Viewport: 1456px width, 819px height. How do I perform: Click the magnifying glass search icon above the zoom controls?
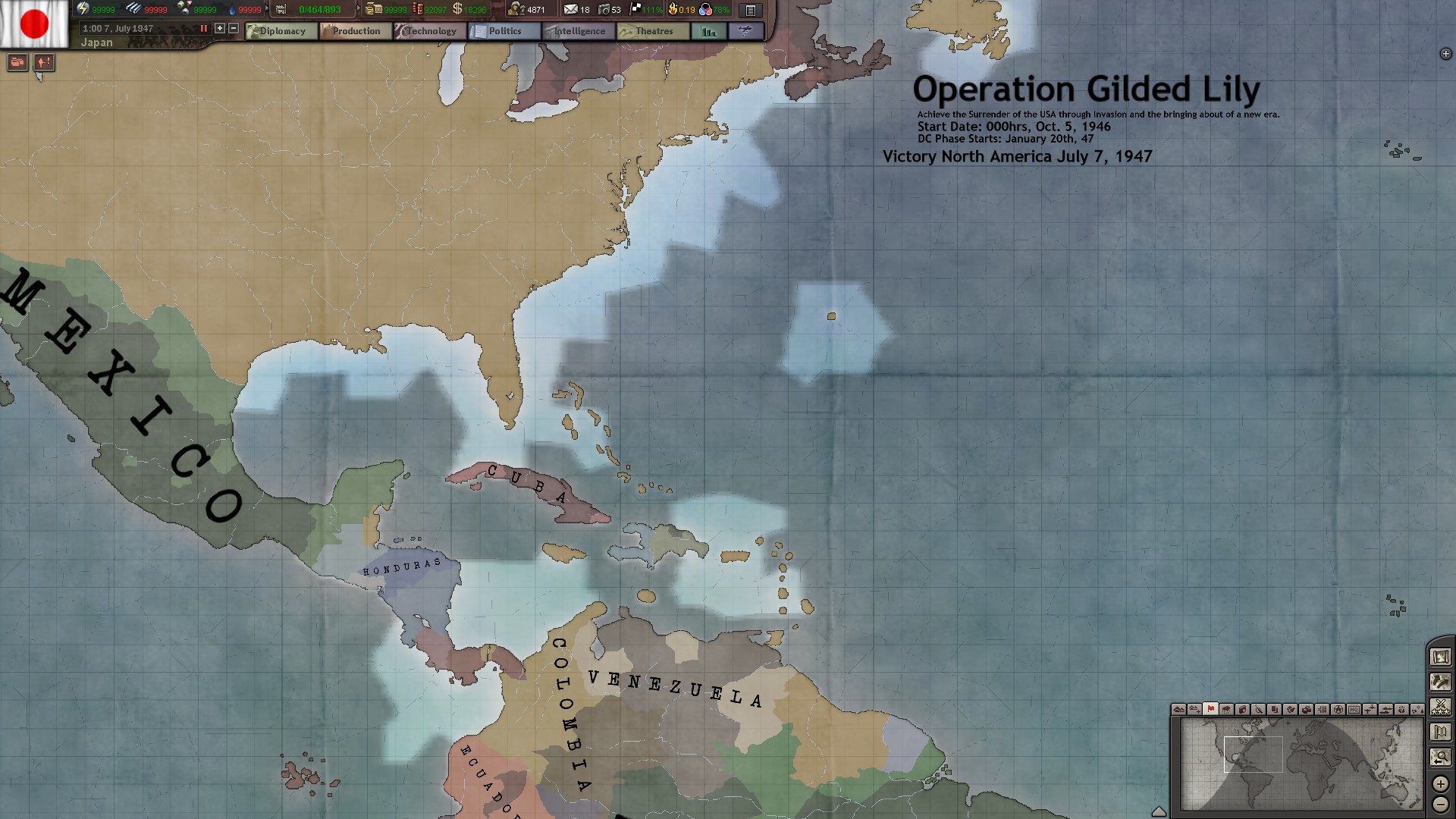pos(1440,756)
